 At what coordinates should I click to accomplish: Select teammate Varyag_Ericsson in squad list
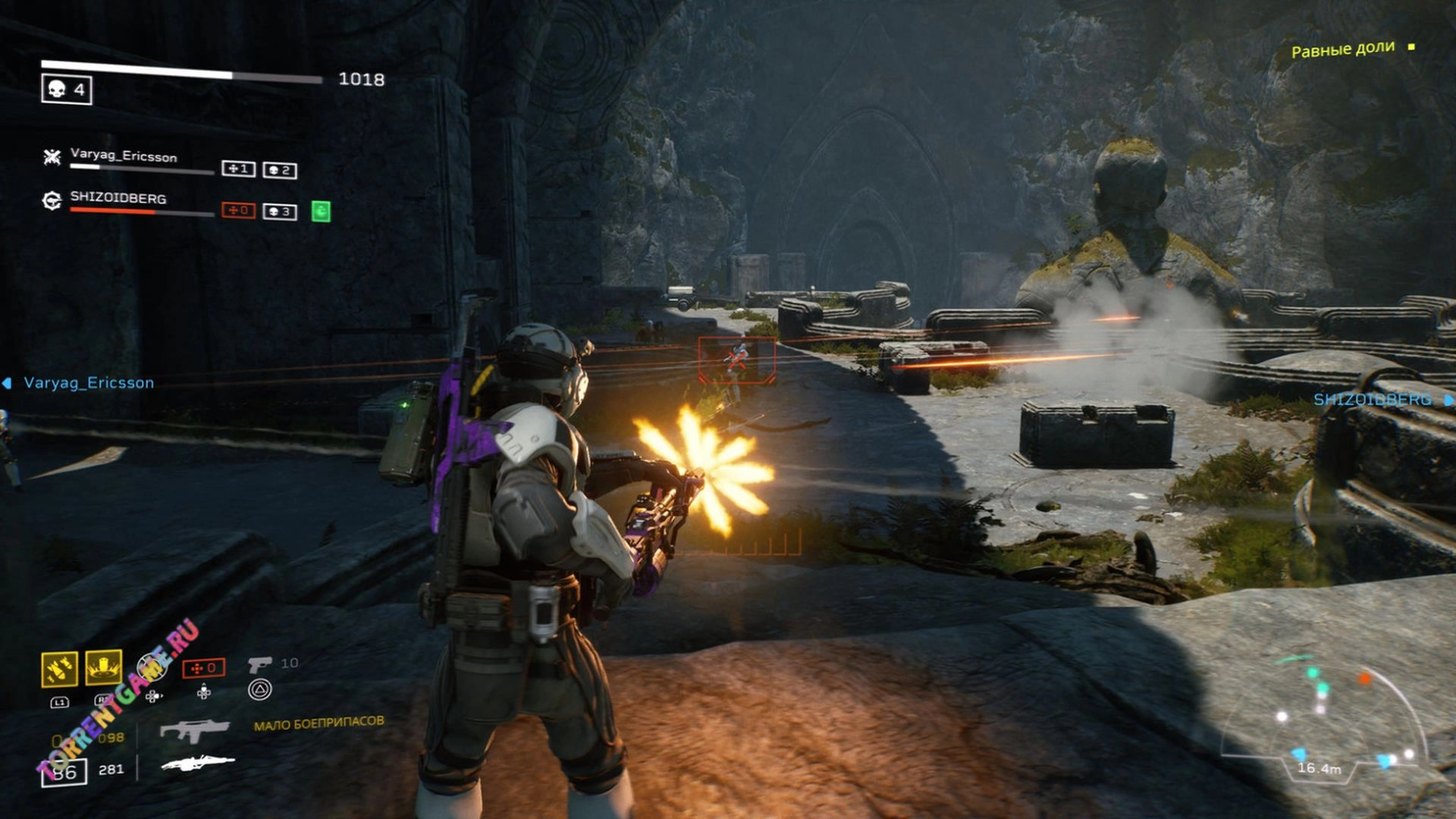pos(123,155)
